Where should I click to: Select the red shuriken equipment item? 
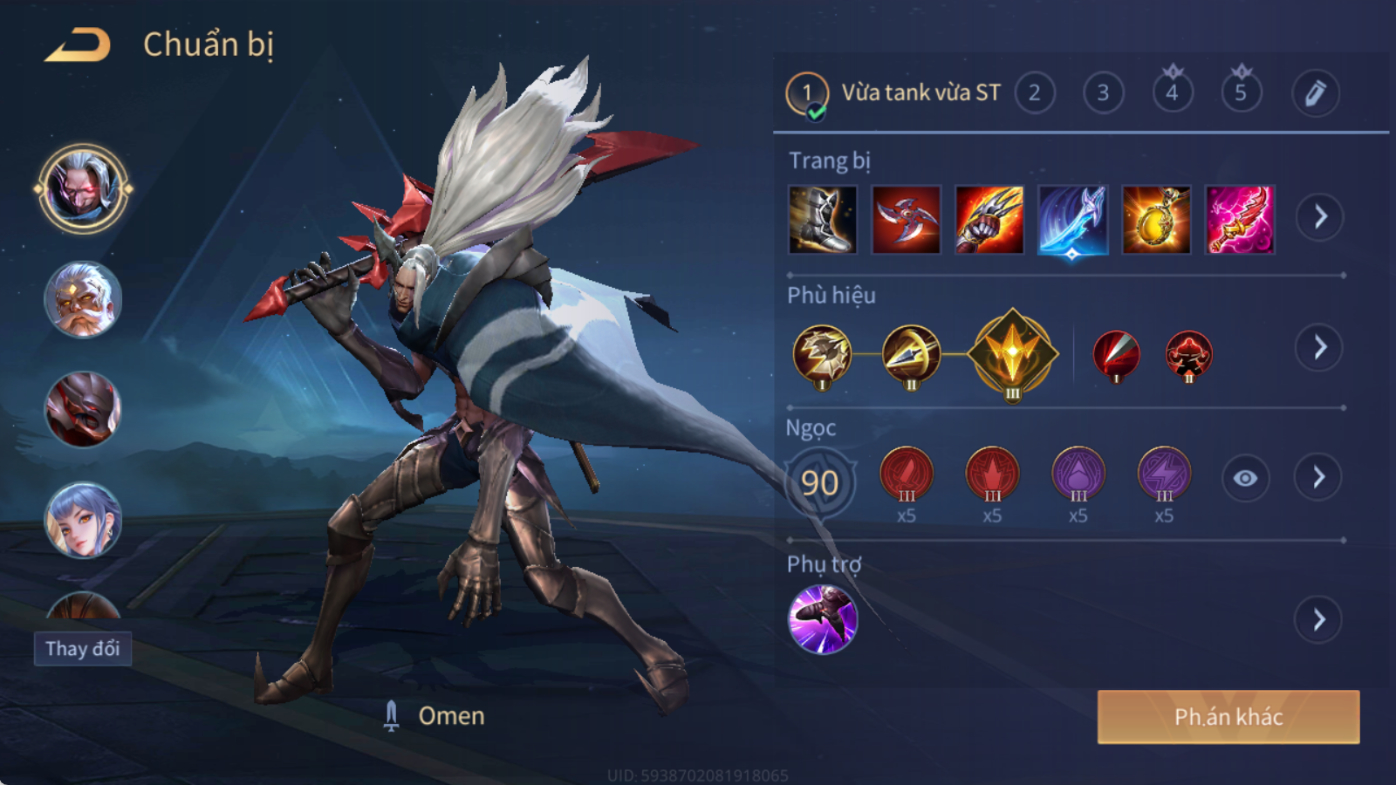906,219
